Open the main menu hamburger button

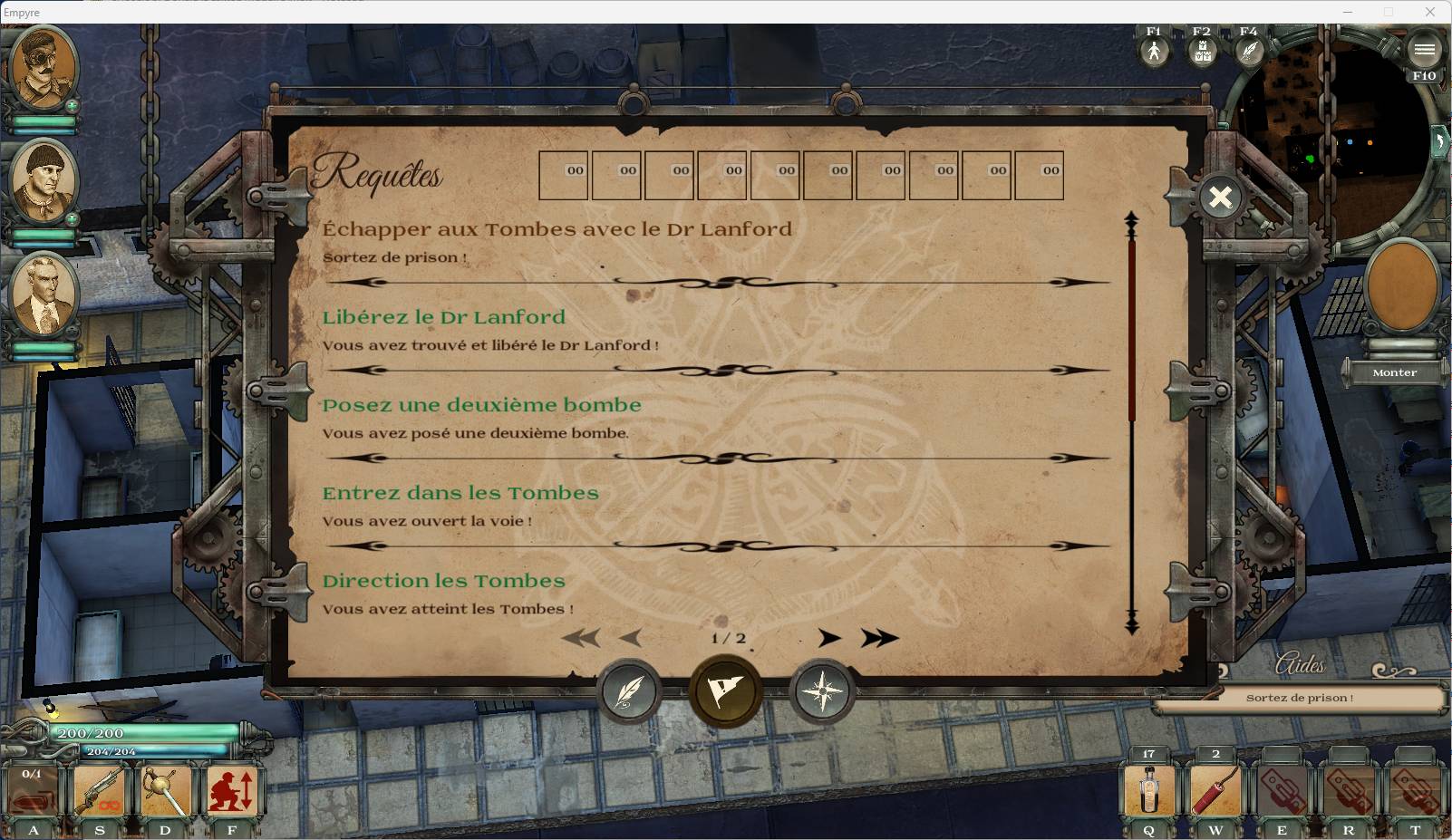click(1423, 50)
